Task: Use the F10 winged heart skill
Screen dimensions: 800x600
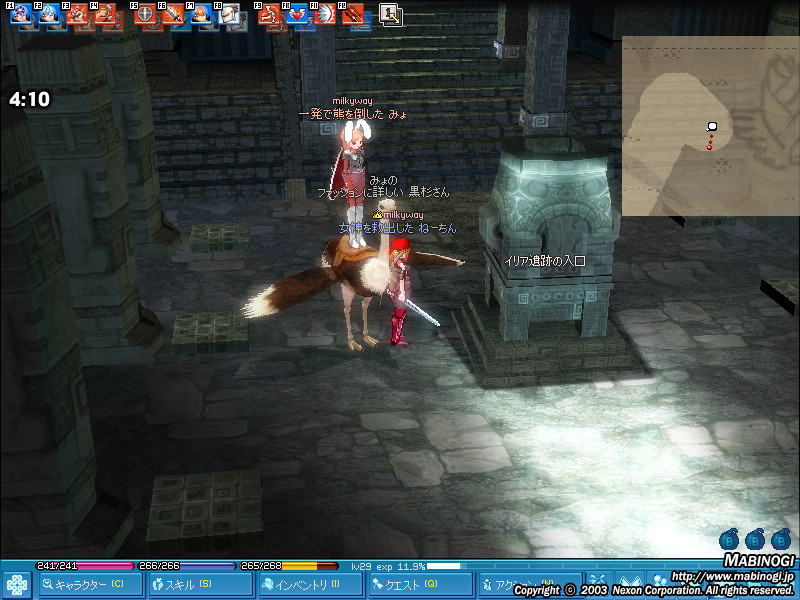Action: [x=297, y=15]
